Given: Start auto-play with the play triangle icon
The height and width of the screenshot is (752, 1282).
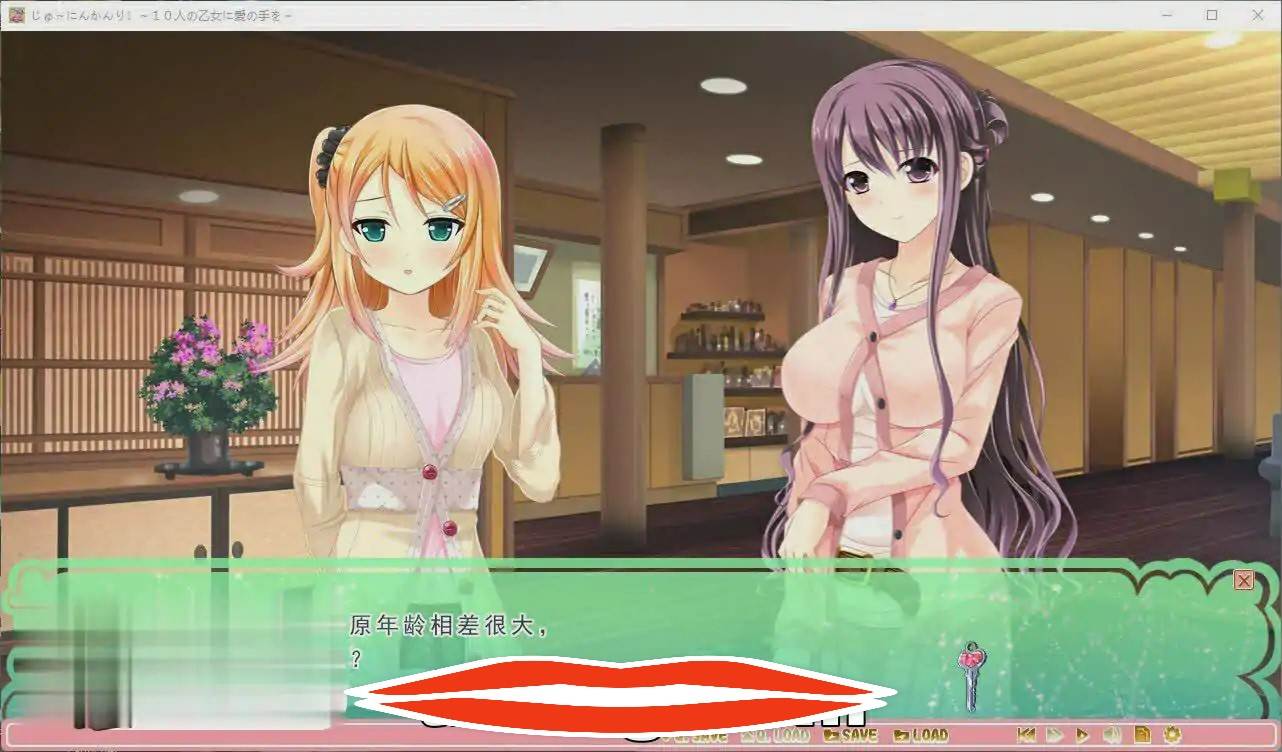Looking at the screenshot, I should (x=1083, y=735).
